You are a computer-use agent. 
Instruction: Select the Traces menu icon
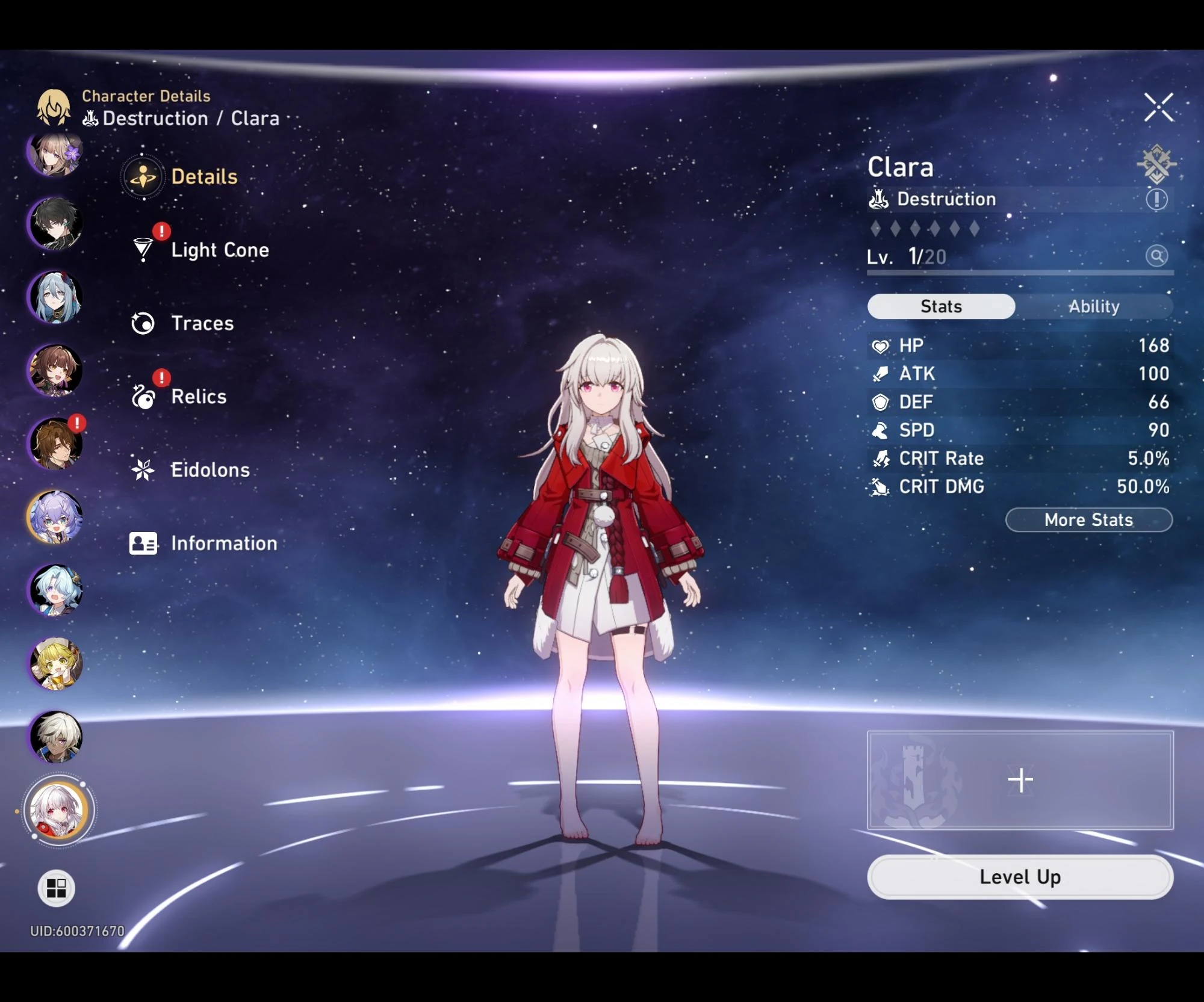pos(143,323)
